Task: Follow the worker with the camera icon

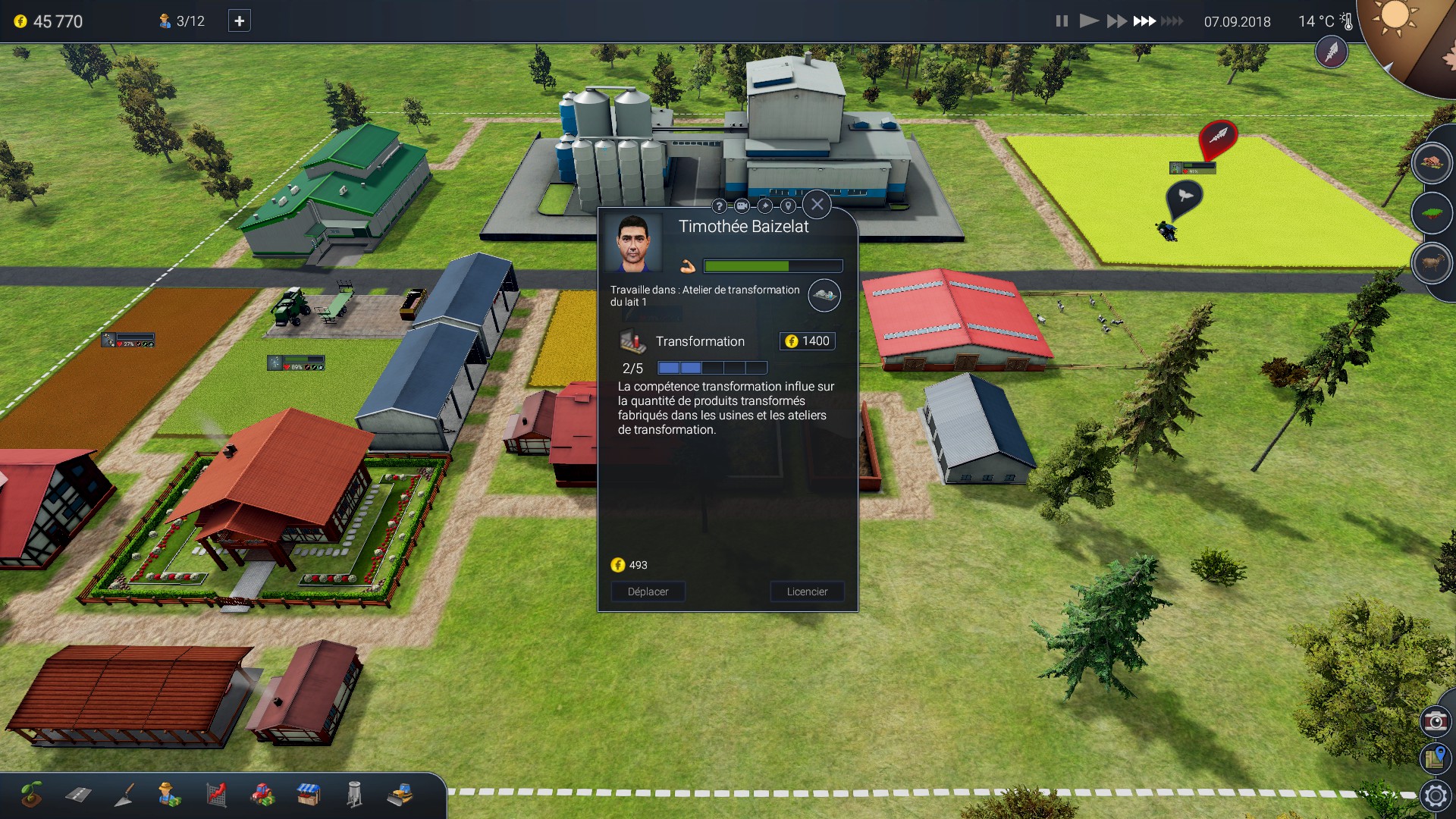Action: click(x=742, y=206)
